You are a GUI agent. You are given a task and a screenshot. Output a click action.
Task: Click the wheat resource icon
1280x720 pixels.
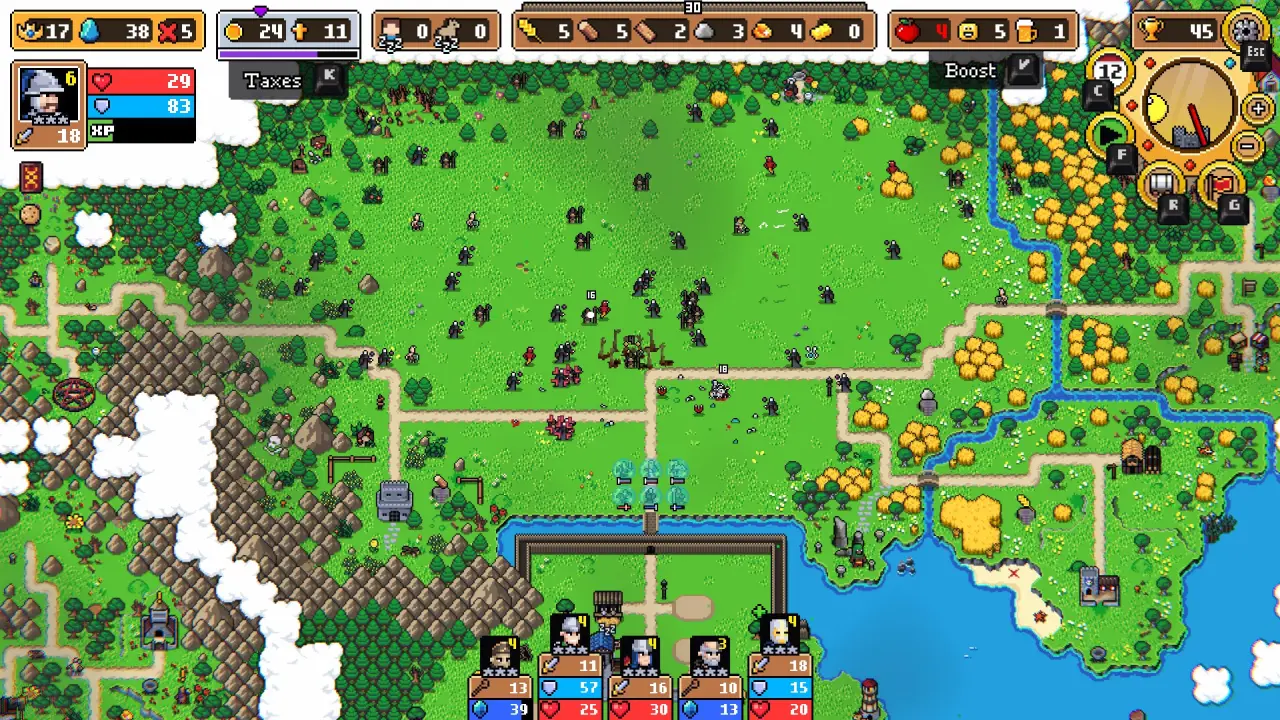pyautogui.click(x=527, y=28)
